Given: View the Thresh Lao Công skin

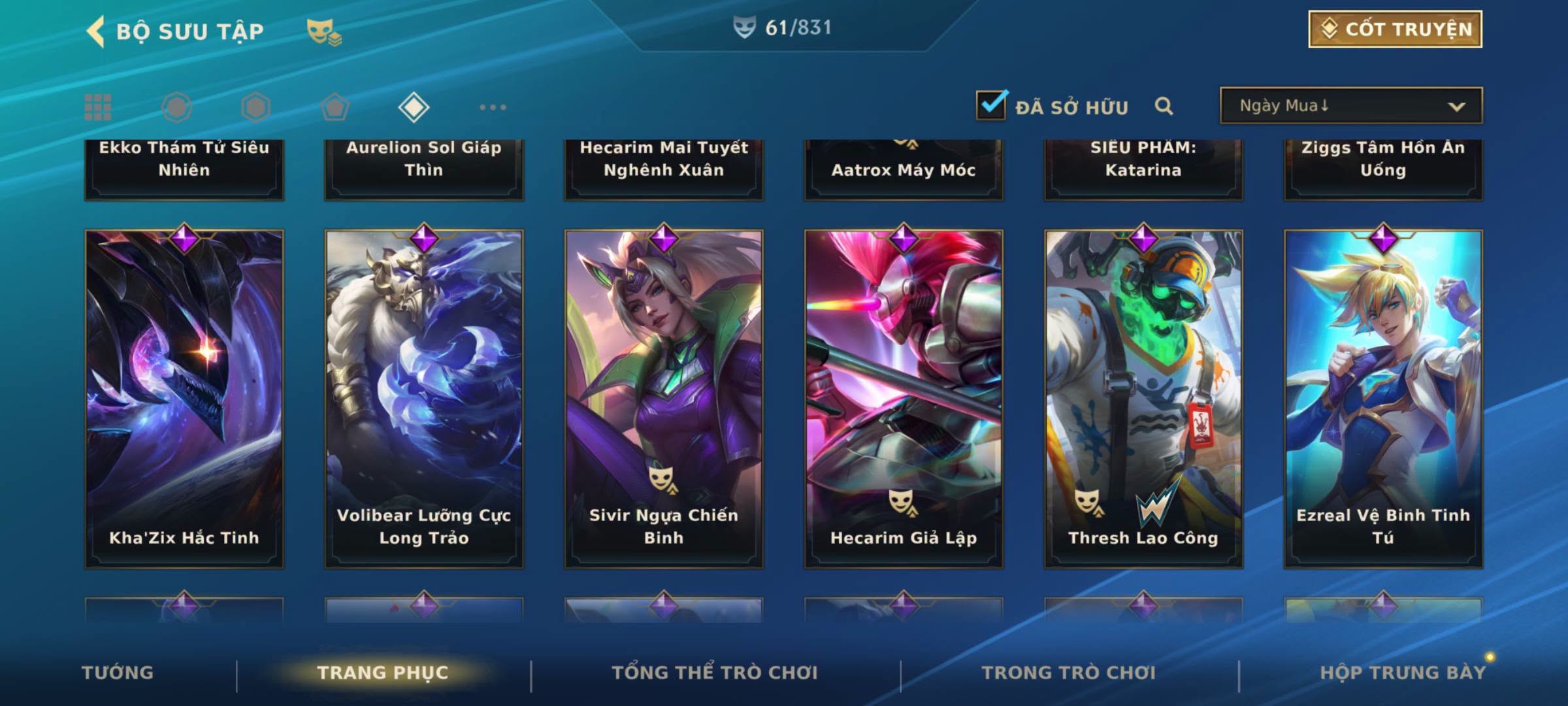Looking at the screenshot, I should [x=1143, y=399].
